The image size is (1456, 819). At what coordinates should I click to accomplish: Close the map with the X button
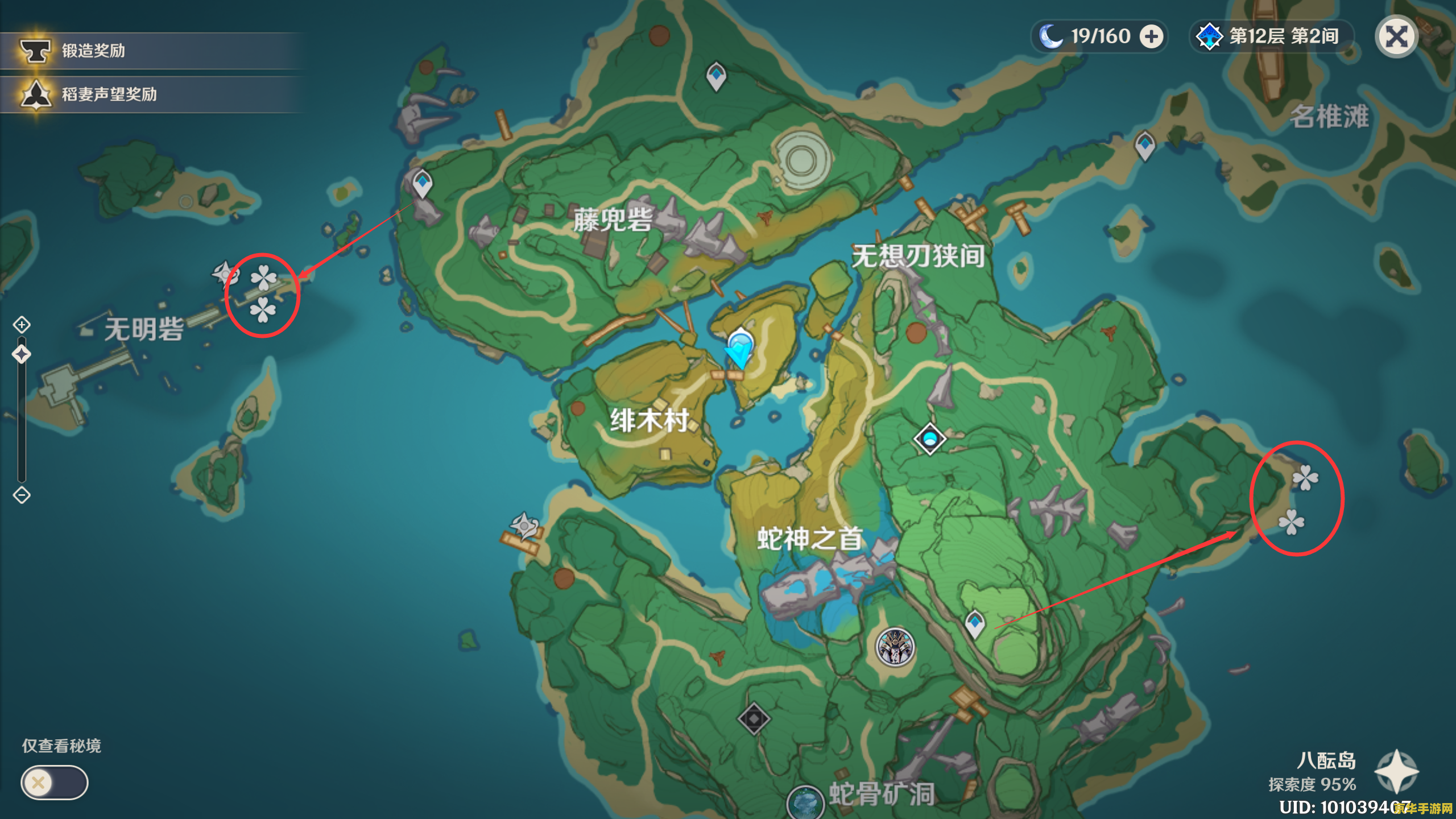coord(1396,36)
